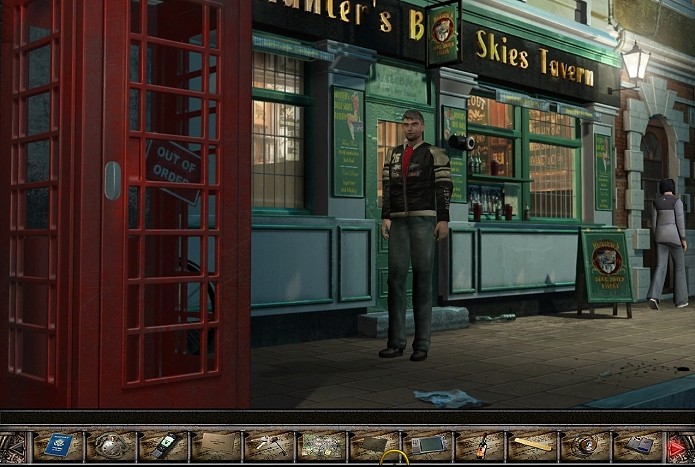Select the dark flat card item
The image size is (695, 467).
(x=374, y=444)
